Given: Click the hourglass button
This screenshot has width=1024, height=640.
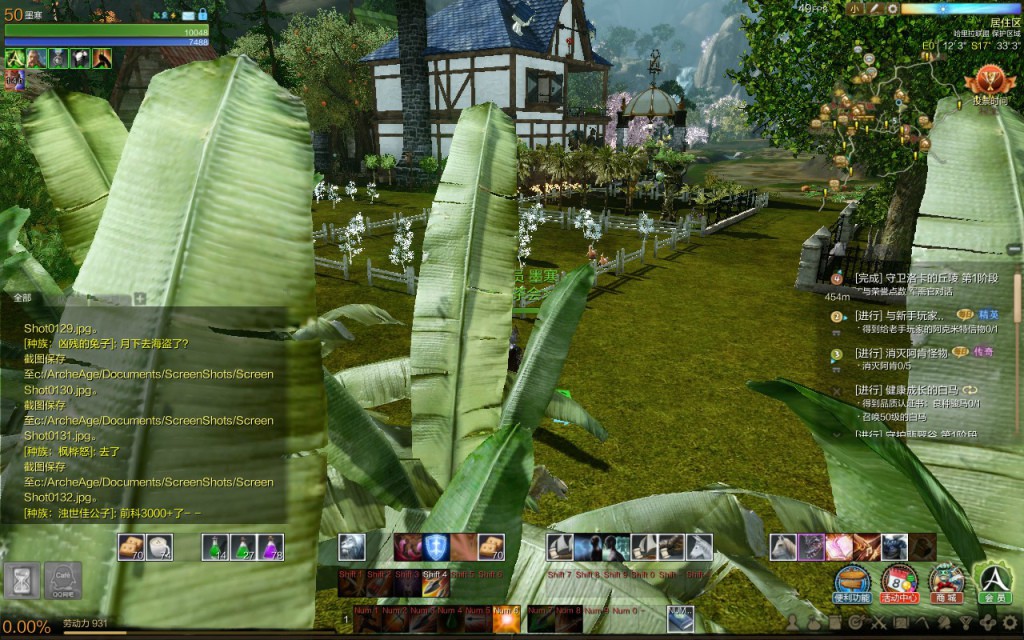Looking at the screenshot, I should [x=21, y=581].
